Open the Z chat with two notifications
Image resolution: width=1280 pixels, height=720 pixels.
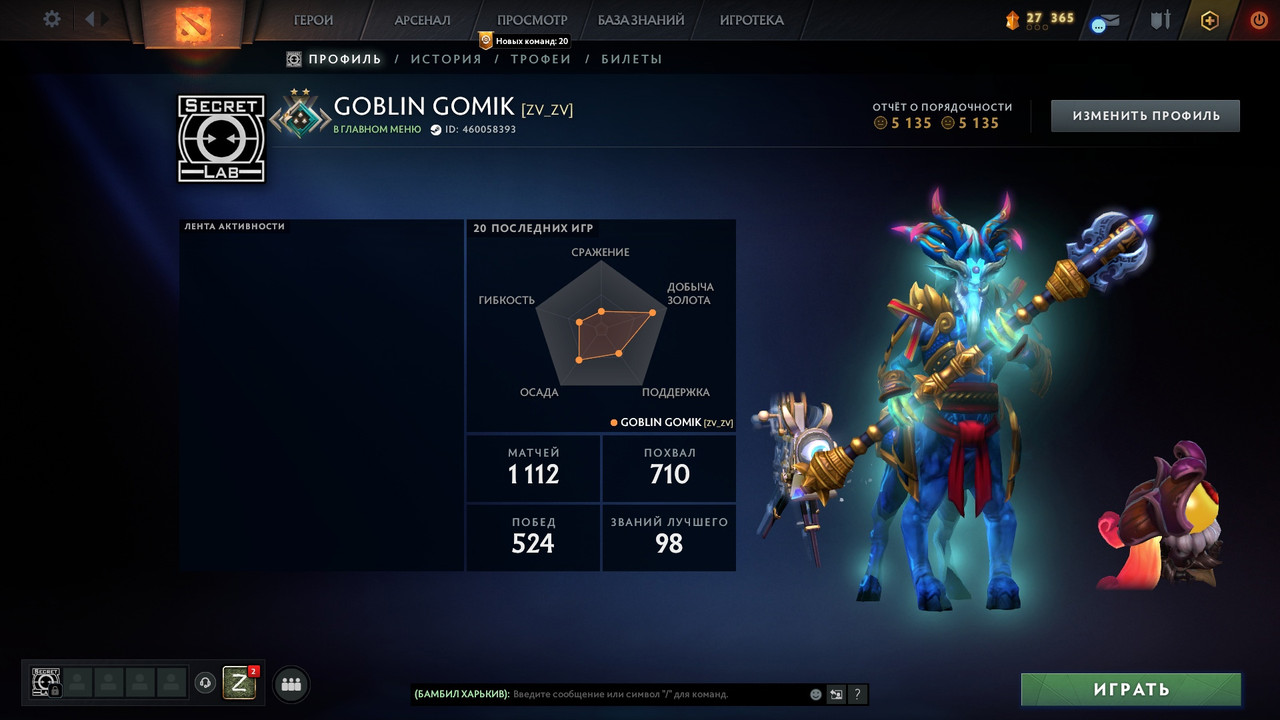click(x=239, y=683)
